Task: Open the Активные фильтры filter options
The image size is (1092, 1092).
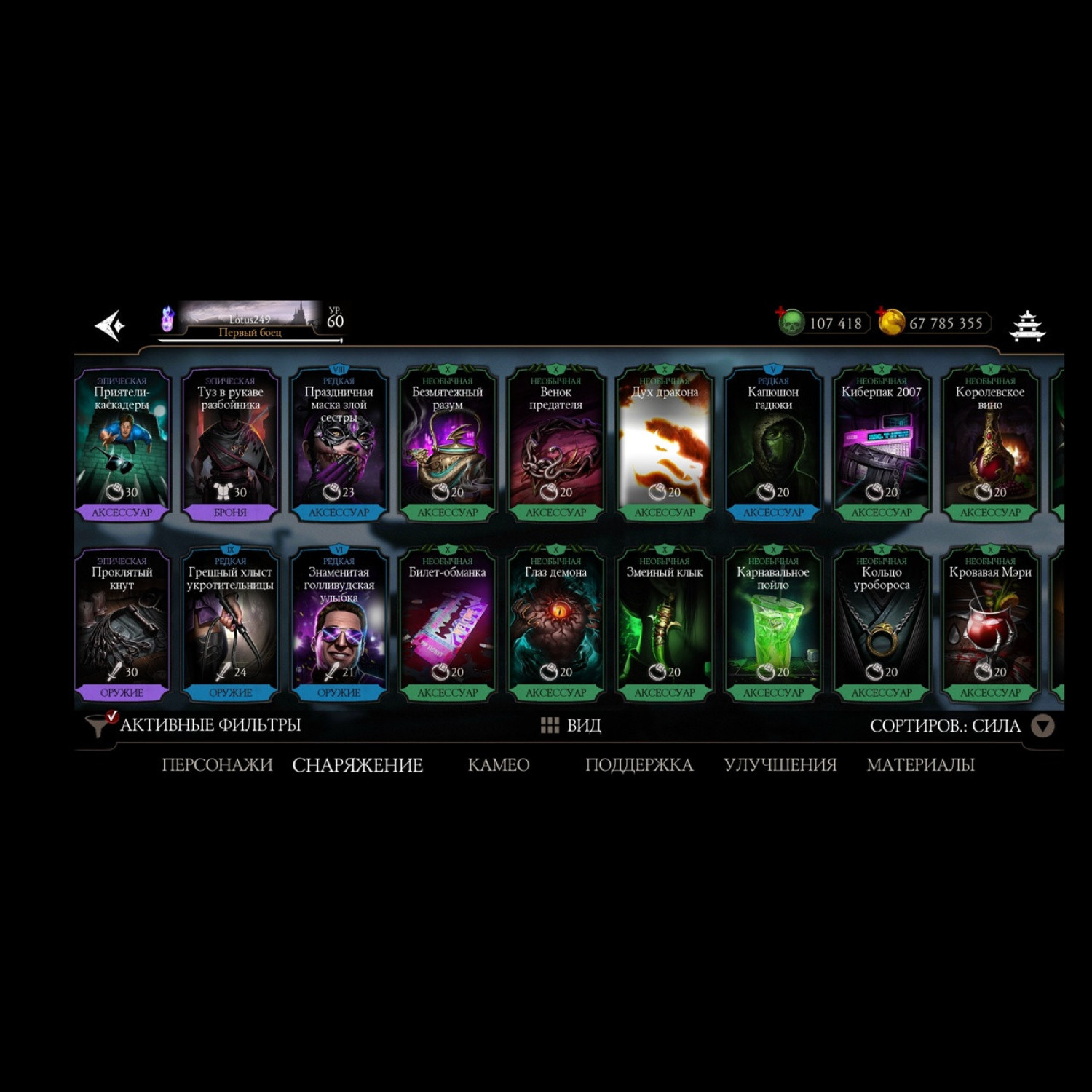Action: click(x=194, y=725)
